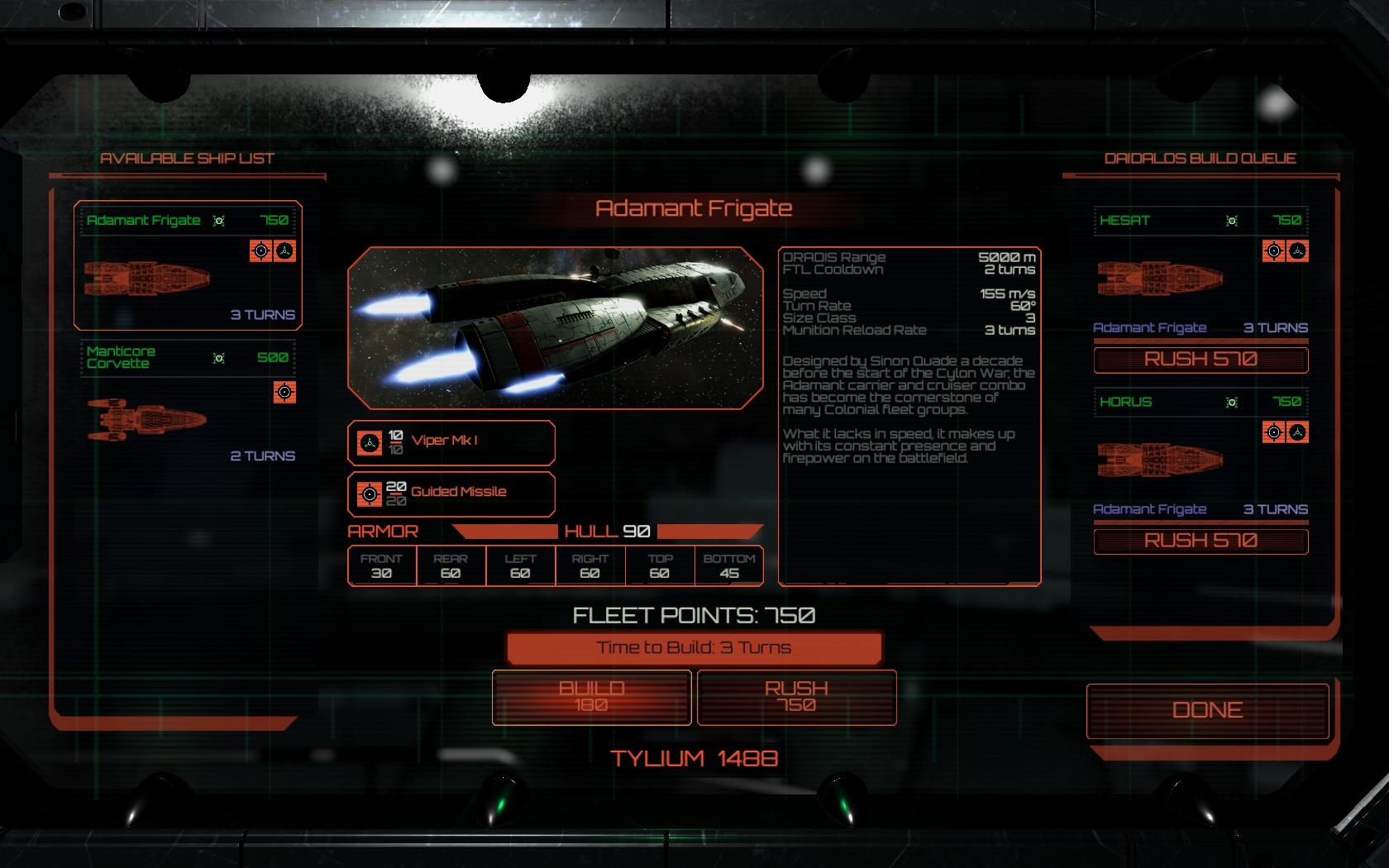Click the missile icon on HESAT queue entry
This screenshot has height=868, width=1389.
pyautogui.click(x=1274, y=250)
